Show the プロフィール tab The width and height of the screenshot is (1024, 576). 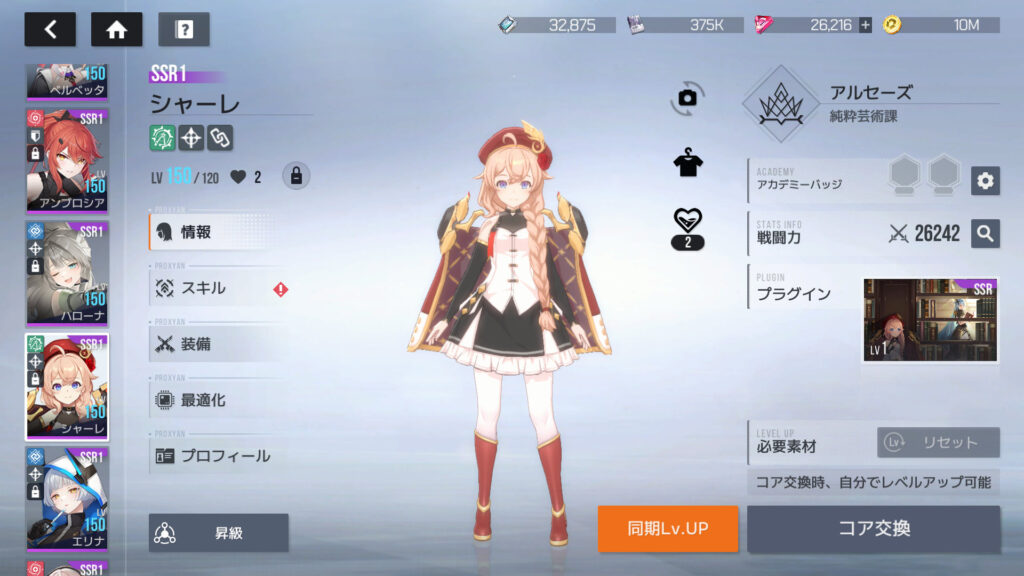pos(218,456)
